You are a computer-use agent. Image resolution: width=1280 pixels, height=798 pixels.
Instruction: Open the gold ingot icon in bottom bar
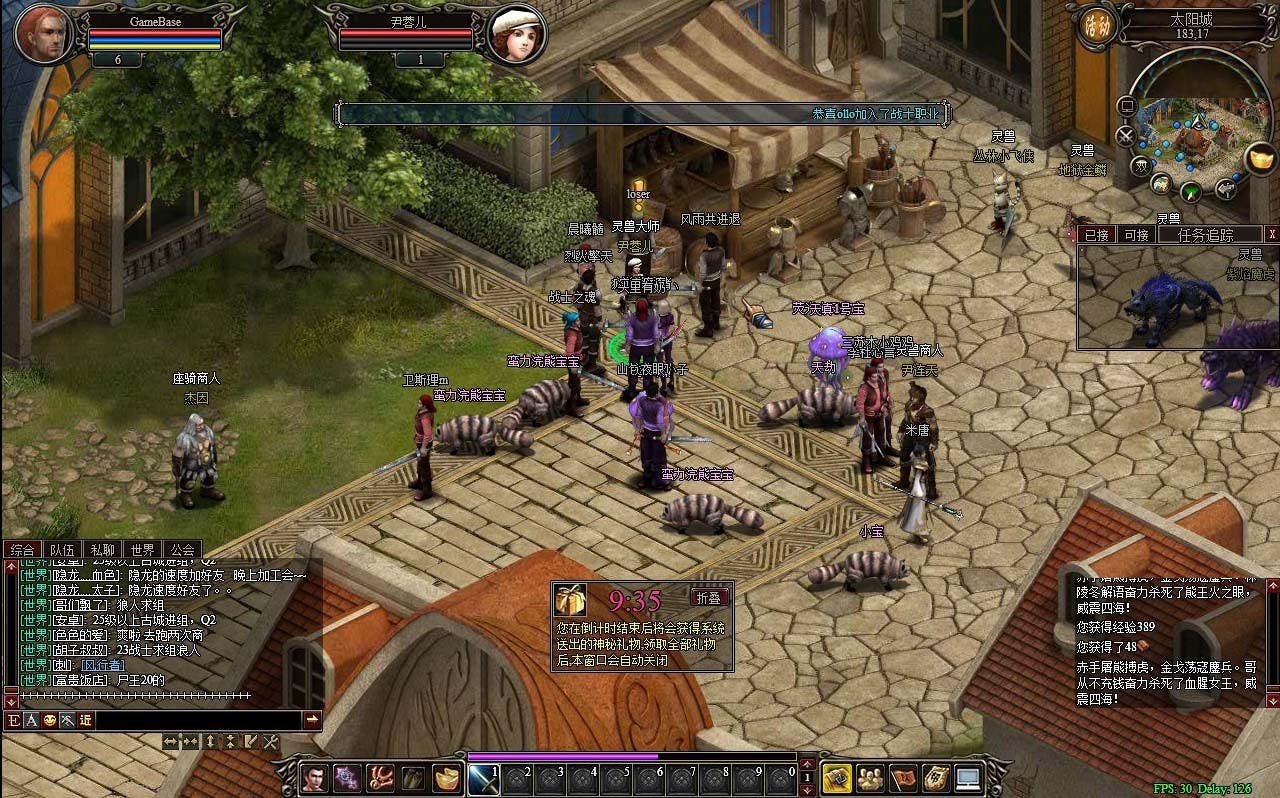tap(446, 778)
